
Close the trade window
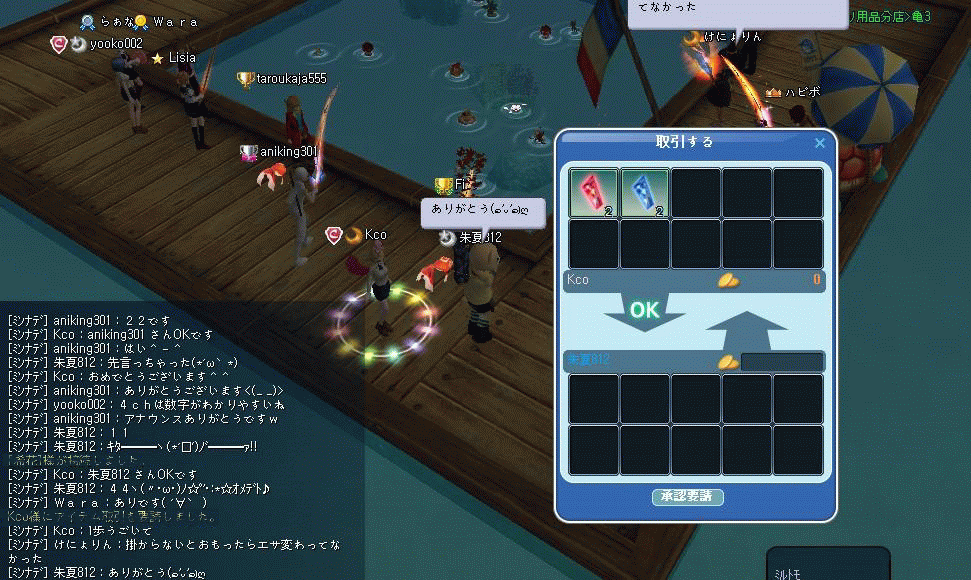point(820,143)
